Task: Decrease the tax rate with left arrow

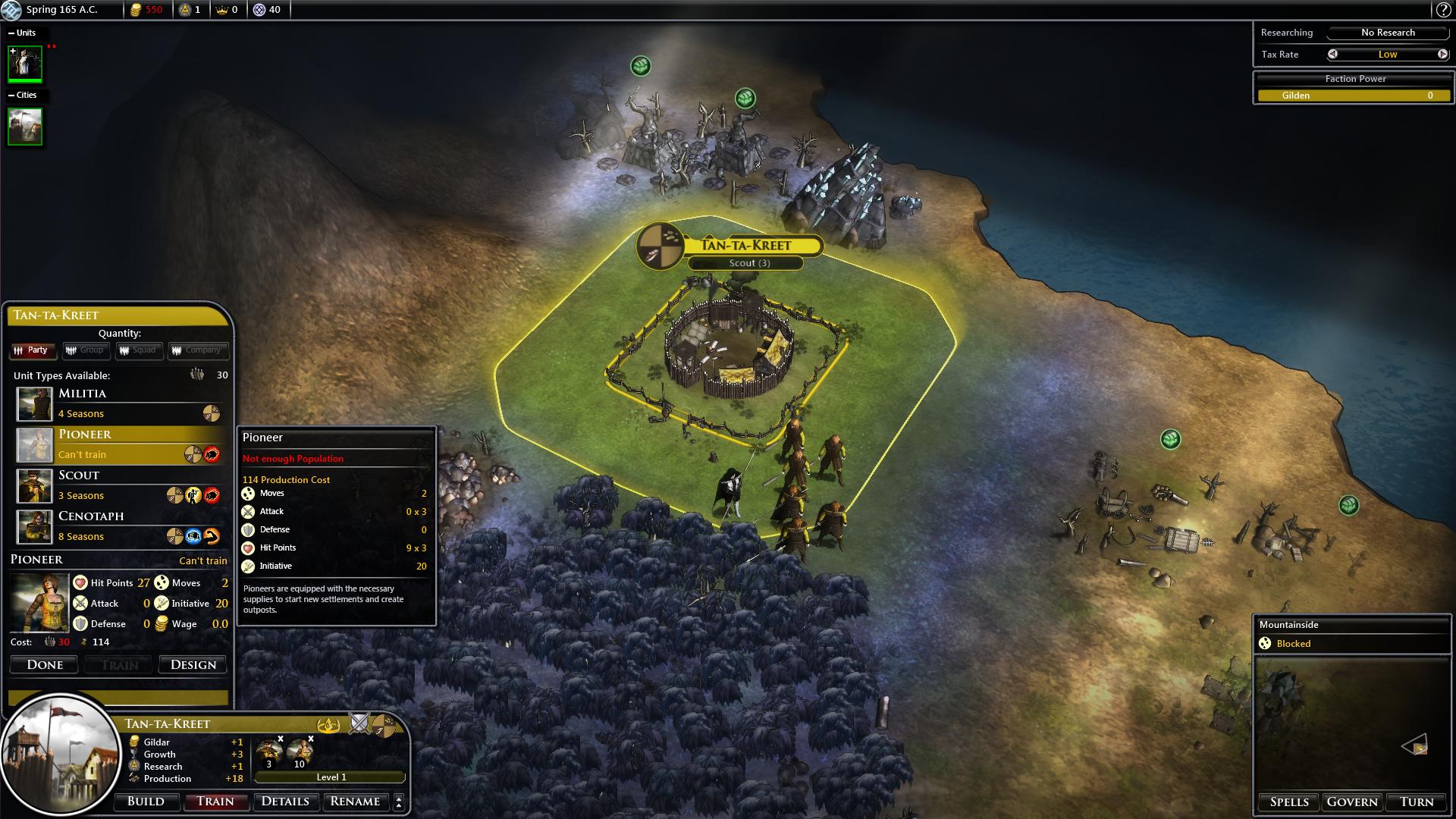Action: click(x=1332, y=55)
